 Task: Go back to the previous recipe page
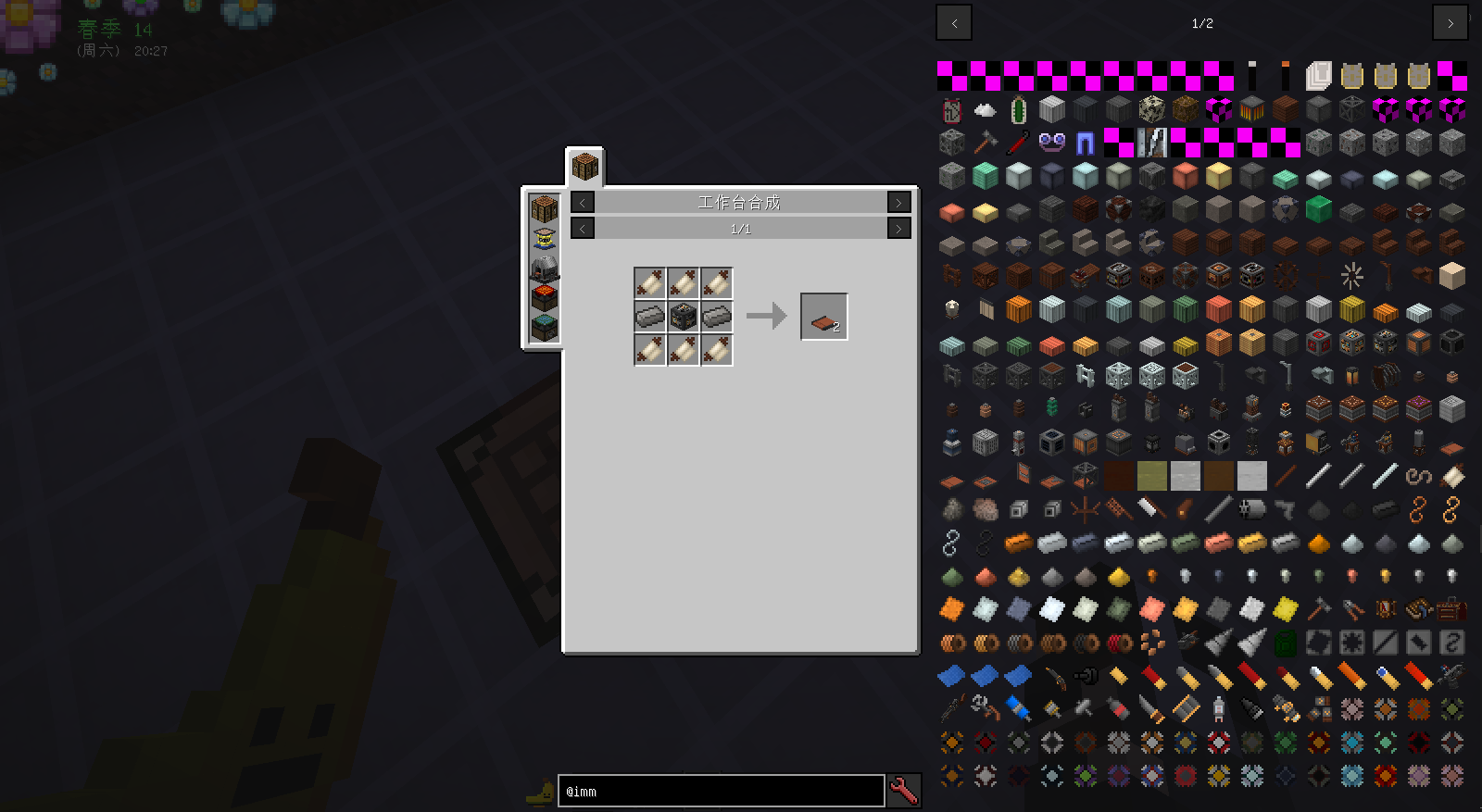583,229
